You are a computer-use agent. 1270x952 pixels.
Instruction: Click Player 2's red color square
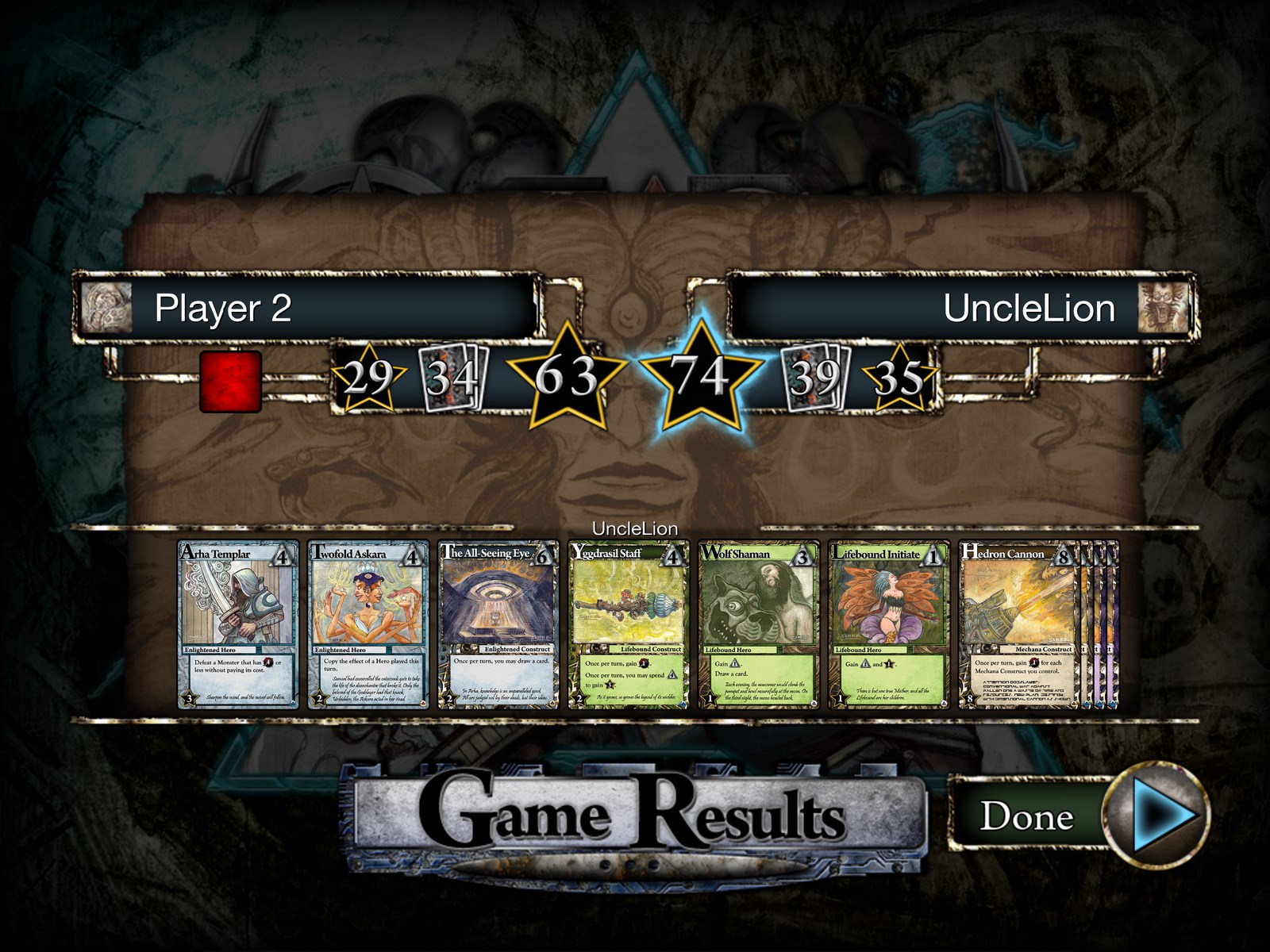pyautogui.click(x=230, y=382)
